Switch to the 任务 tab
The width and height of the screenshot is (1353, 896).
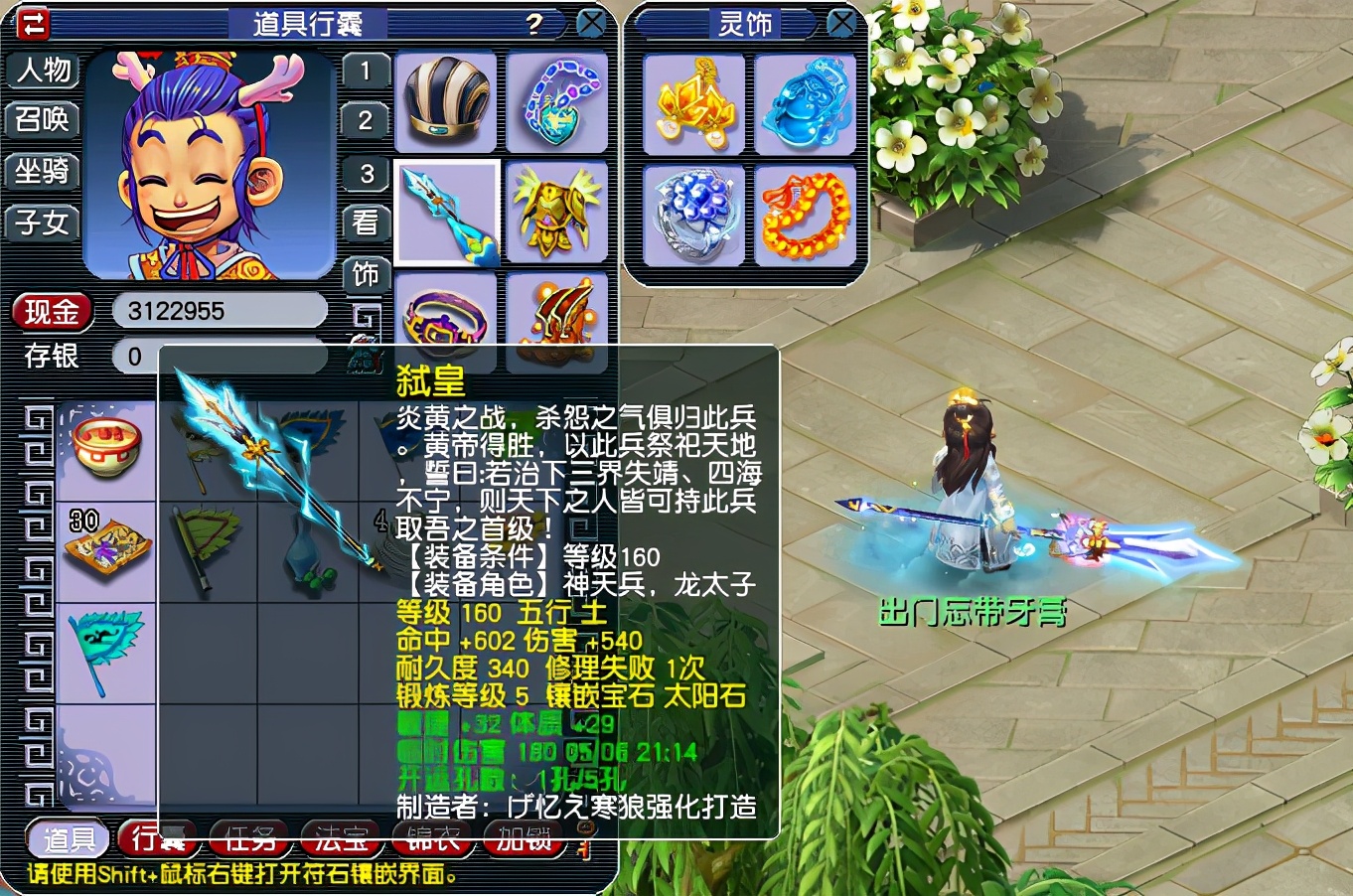pyautogui.click(x=248, y=839)
